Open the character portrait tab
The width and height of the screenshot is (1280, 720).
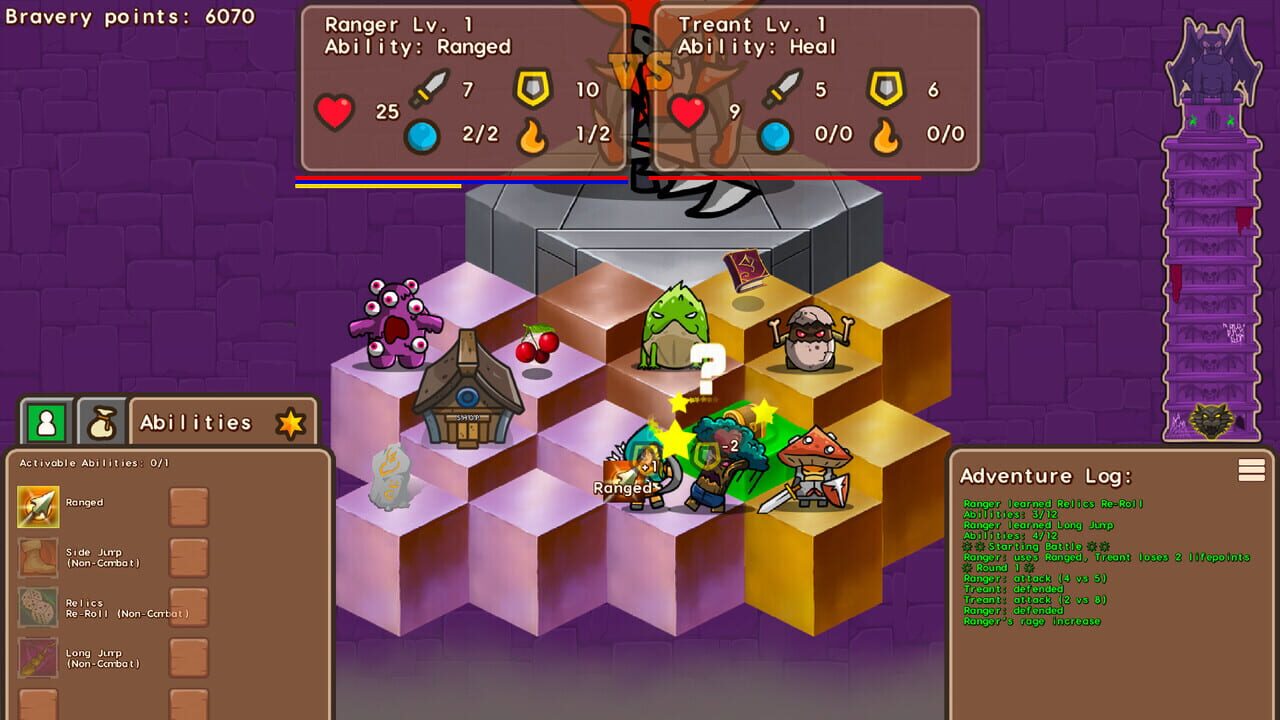(x=46, y=421)
